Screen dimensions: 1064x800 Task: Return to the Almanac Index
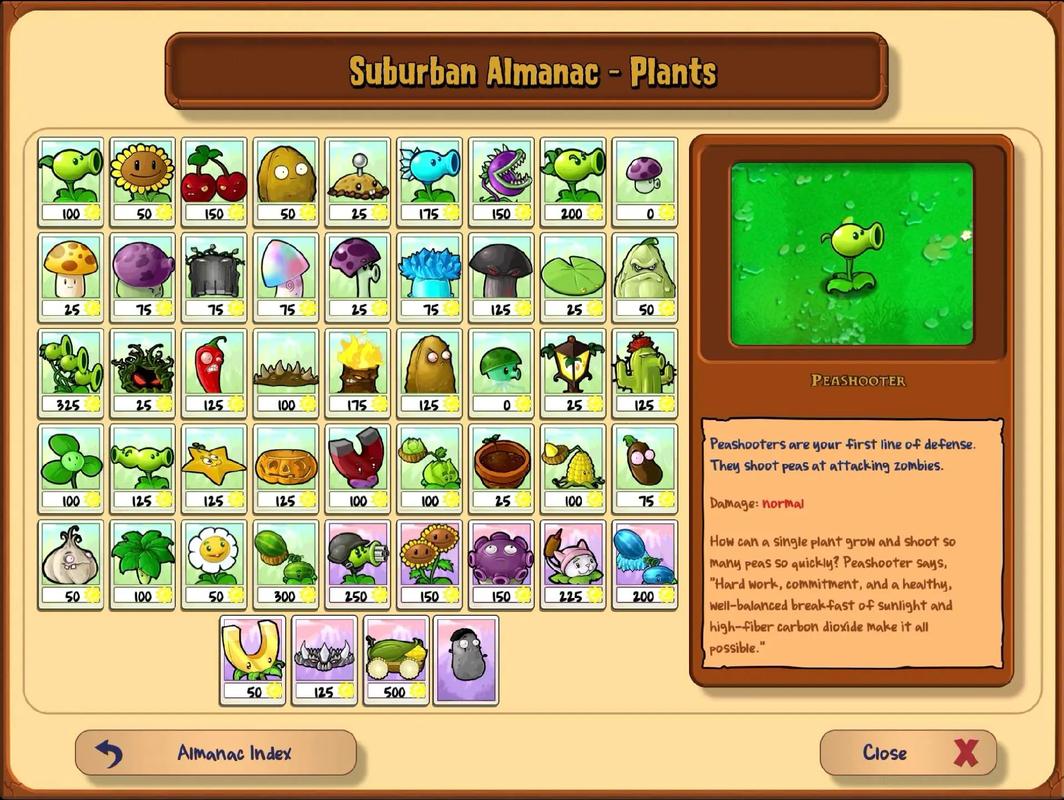click(215, 753)
